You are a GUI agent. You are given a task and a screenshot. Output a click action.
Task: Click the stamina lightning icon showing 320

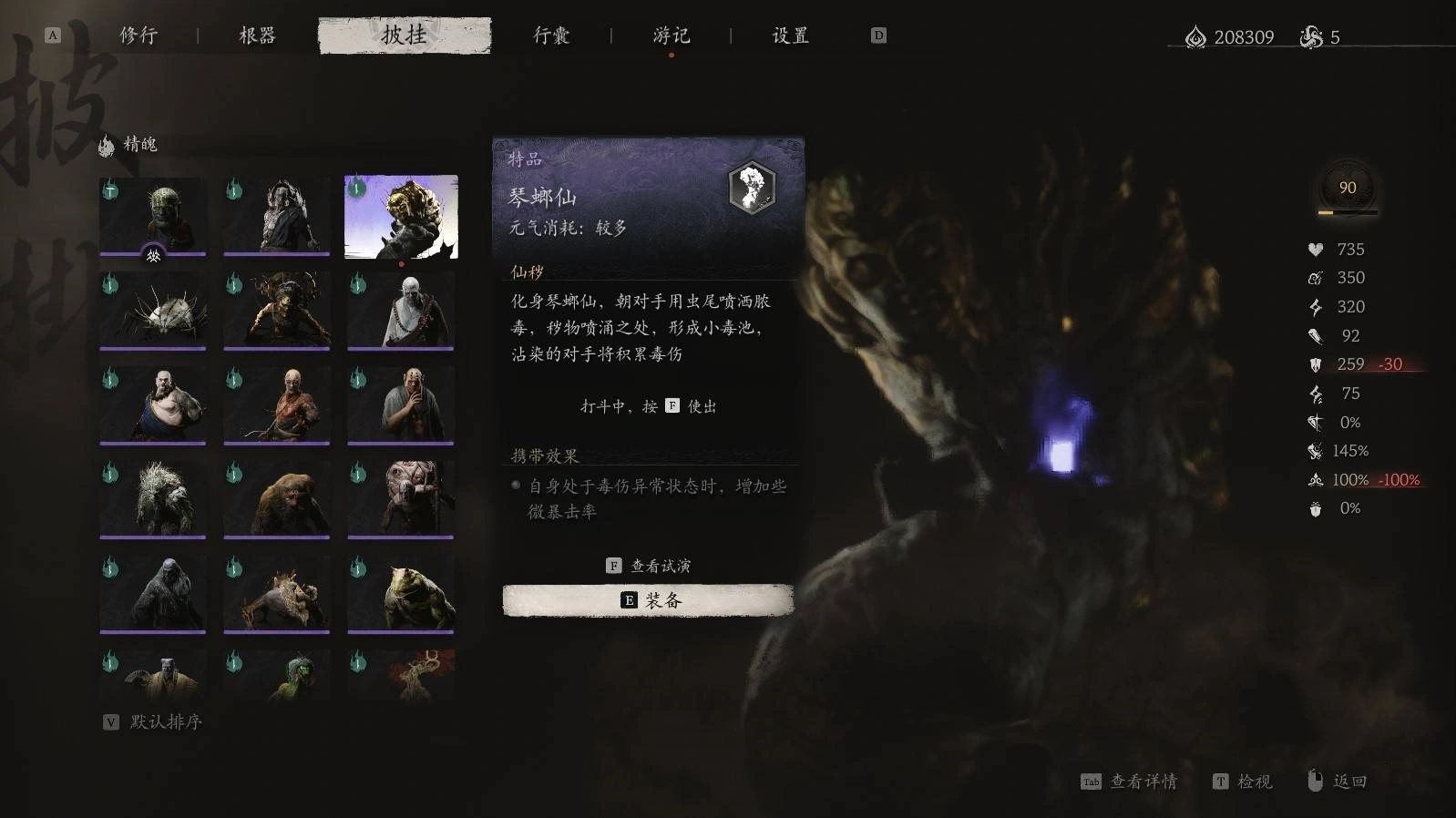pyautogui.click(x=1314, y=307)
